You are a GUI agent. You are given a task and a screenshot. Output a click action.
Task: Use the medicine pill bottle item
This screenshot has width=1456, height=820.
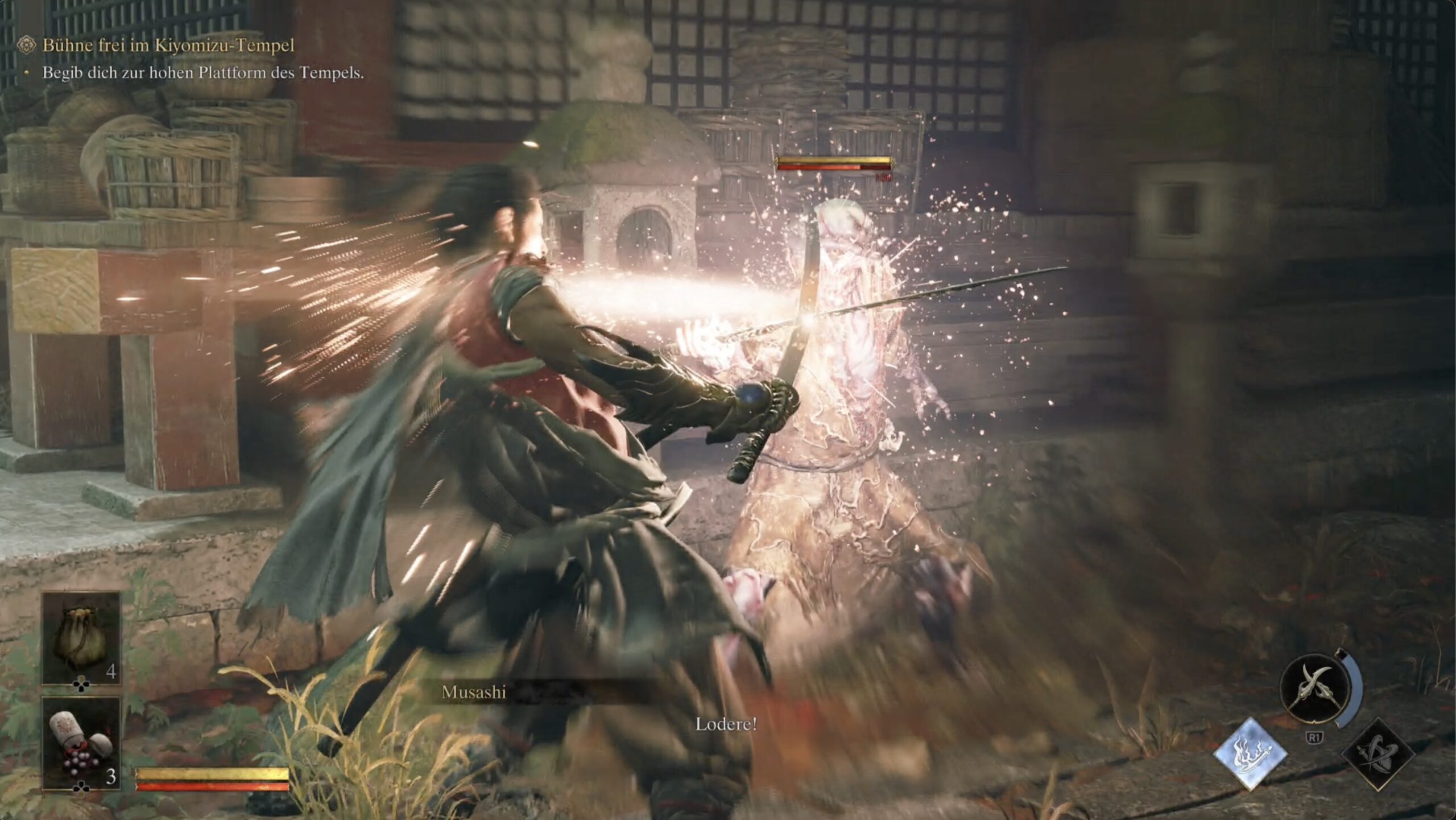click(81, 743)
